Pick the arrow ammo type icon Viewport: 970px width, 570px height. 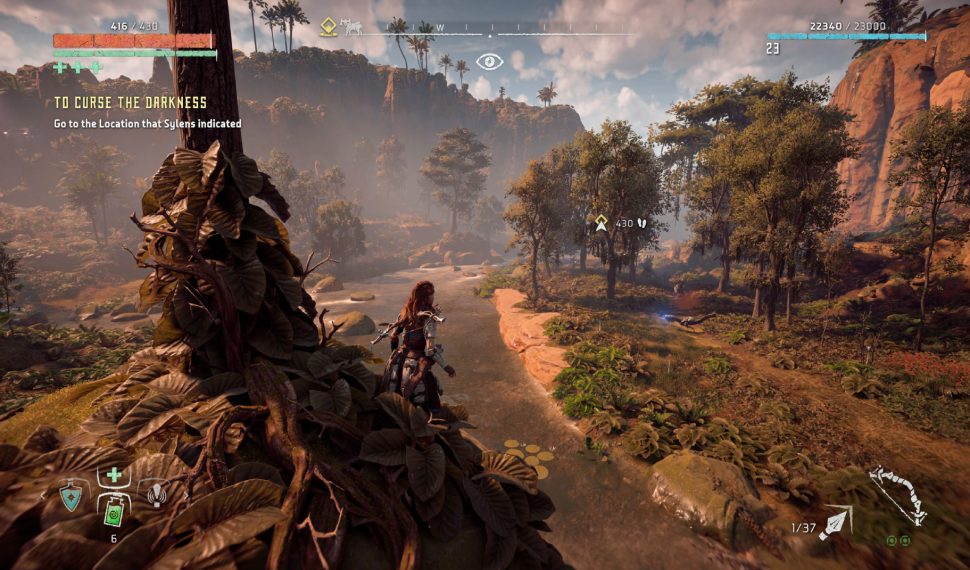tap(835, 522)
